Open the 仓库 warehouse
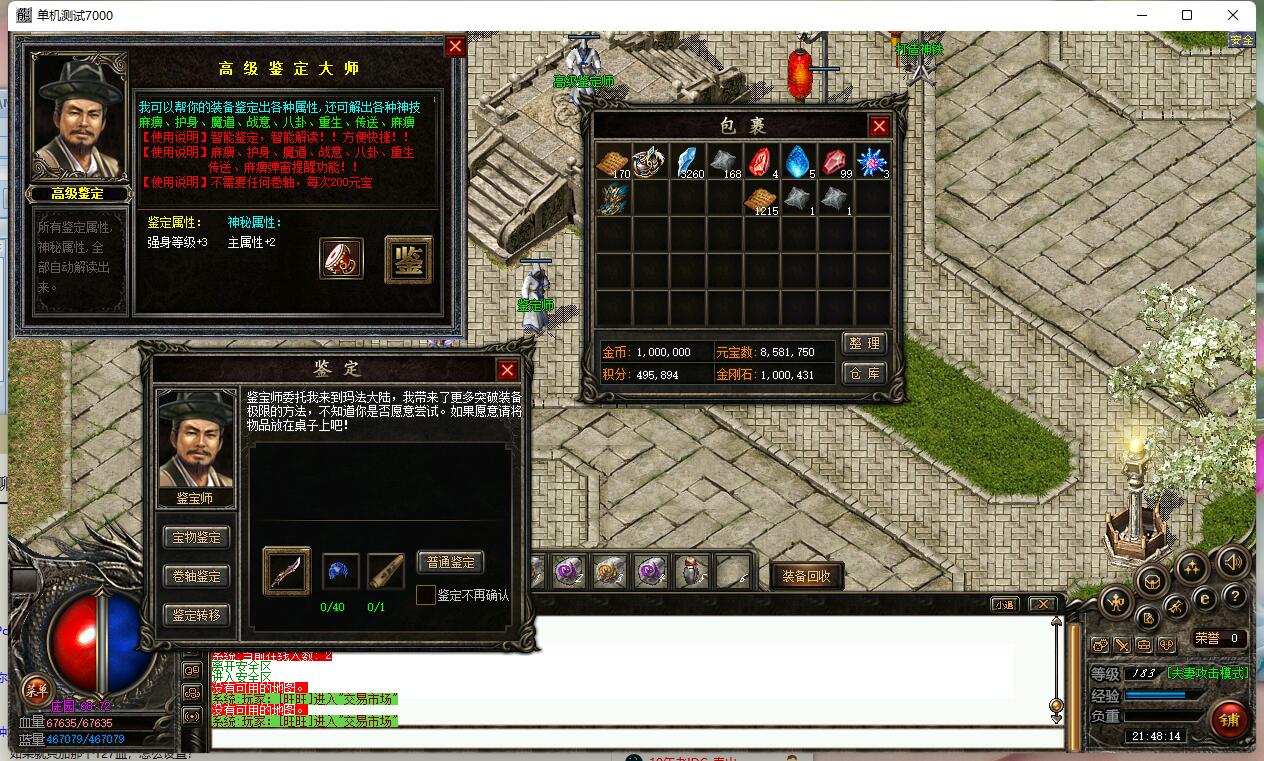The image size is (1264, 761). (x=864, y=373)
